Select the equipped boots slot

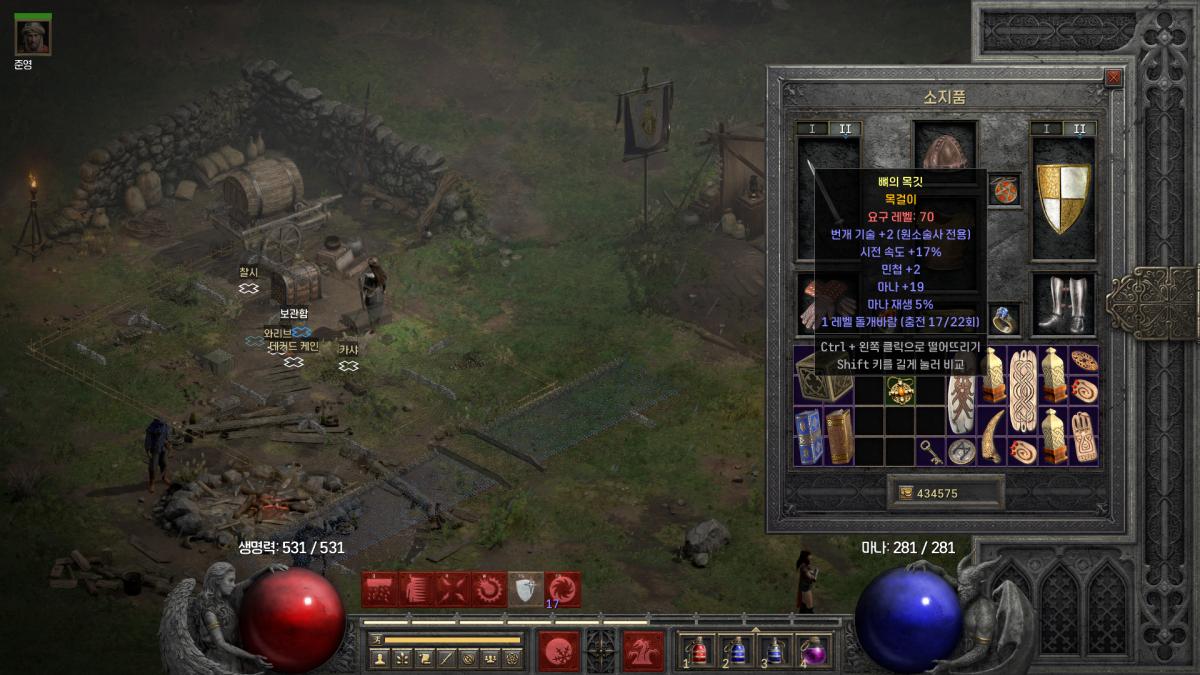[x=1063, y=304]
